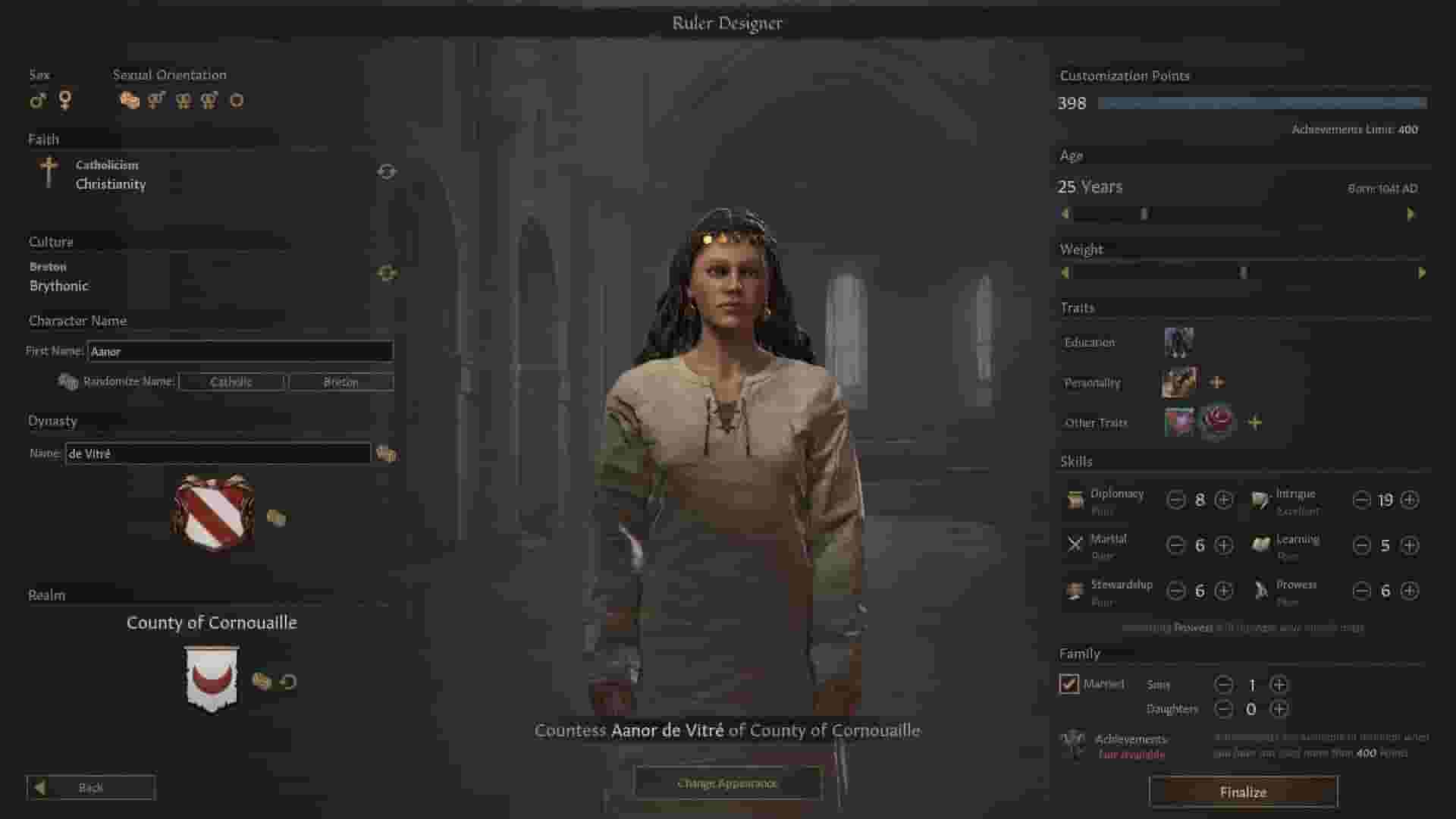
Task: Select the female sex symbol
Action: click(66, 100)
